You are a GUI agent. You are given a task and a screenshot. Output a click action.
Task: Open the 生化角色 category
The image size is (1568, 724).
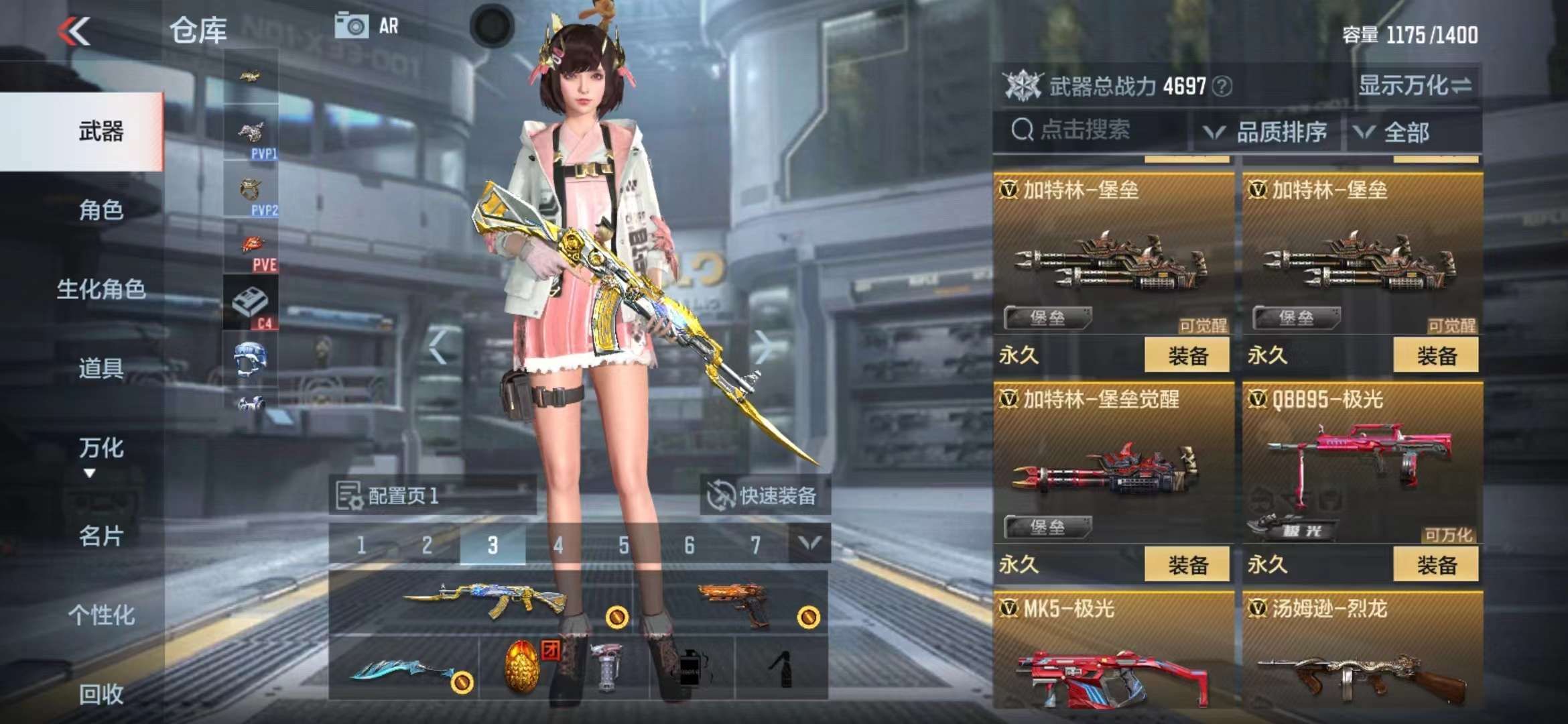coord(101,290)
